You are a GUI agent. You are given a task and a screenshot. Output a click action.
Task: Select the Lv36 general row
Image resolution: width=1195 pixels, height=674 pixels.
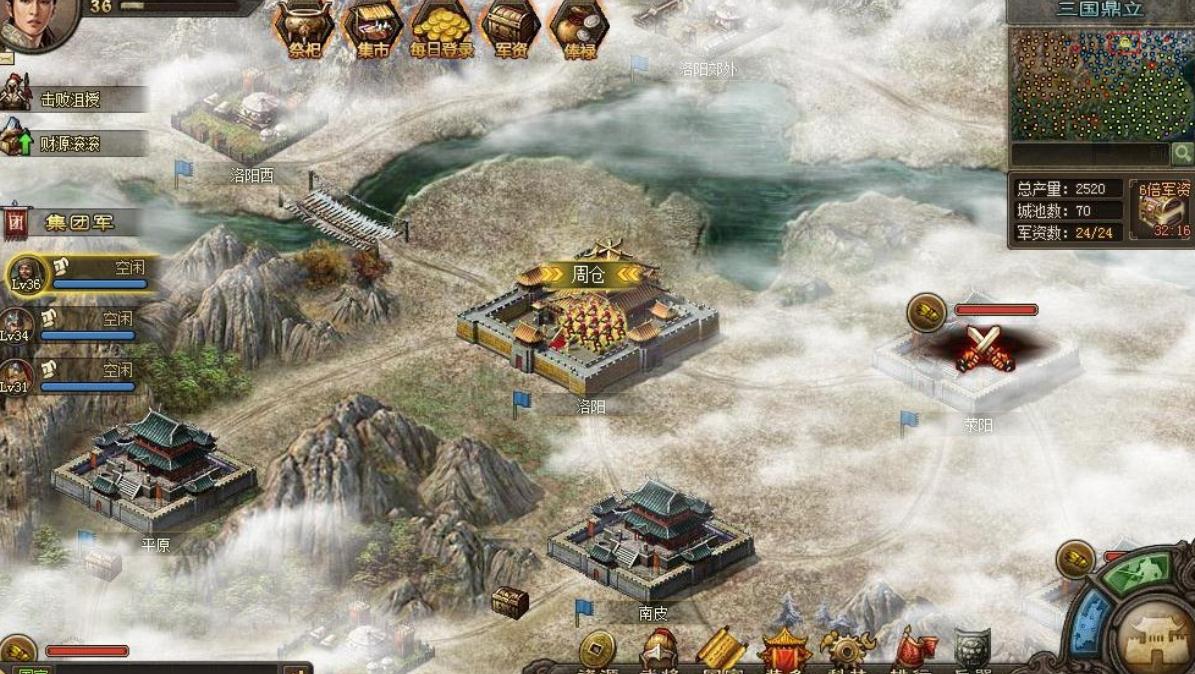80,273
